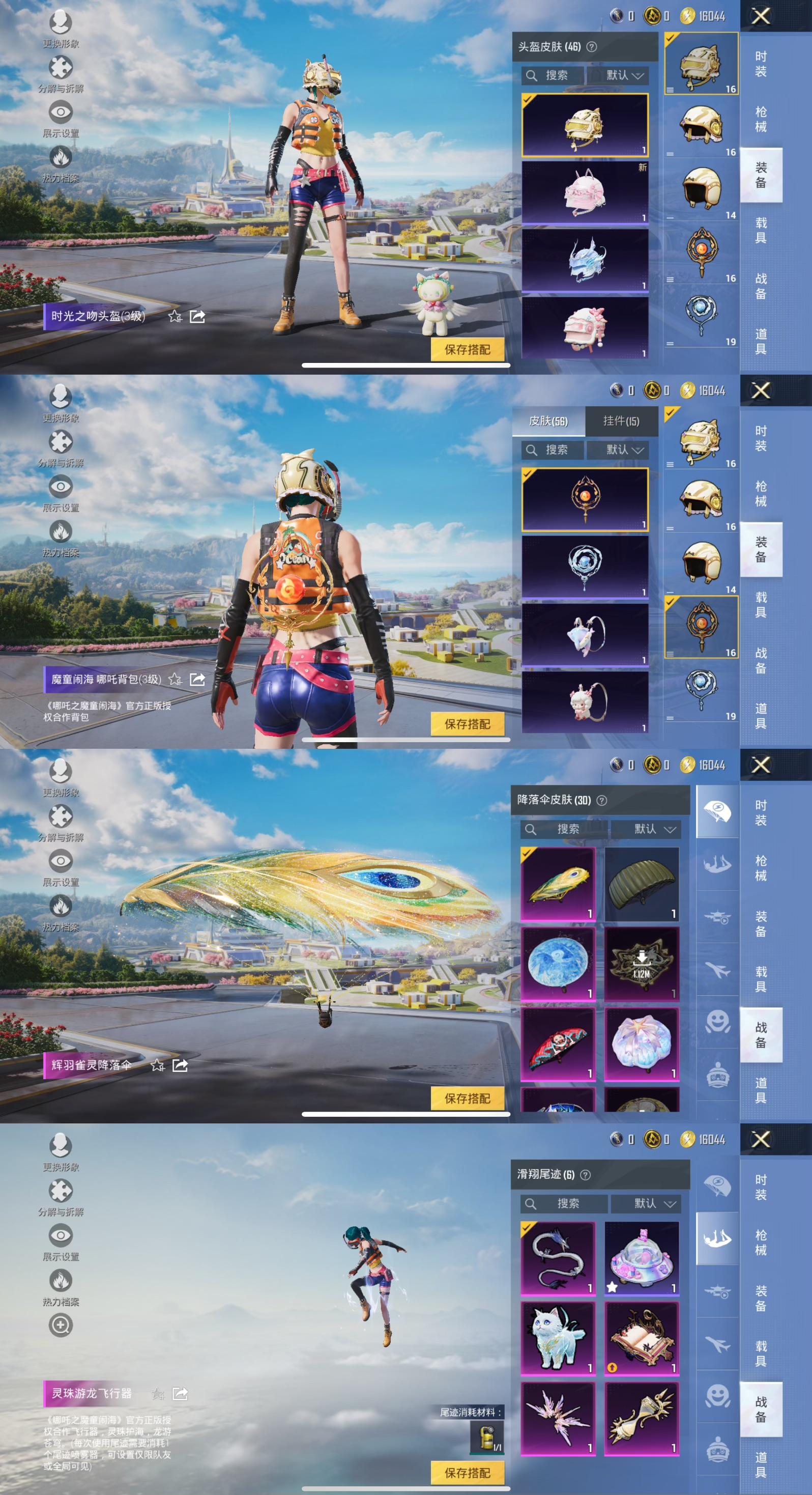Choose the pearl shell parachute skin
Image resolution: width=812 pixels, height=1495 pixels.
[642, 1044]
